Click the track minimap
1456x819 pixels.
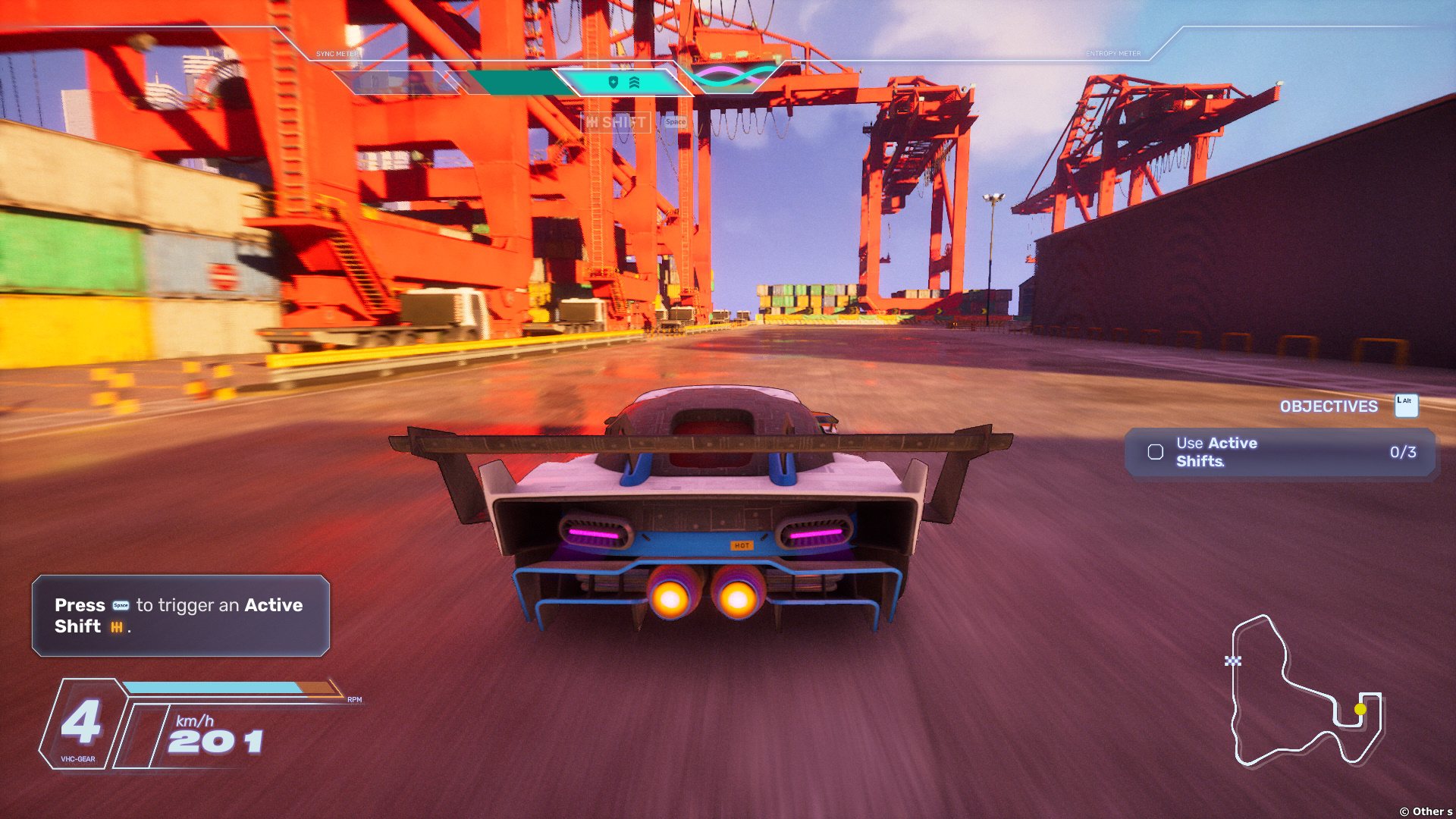(1306, 690)
